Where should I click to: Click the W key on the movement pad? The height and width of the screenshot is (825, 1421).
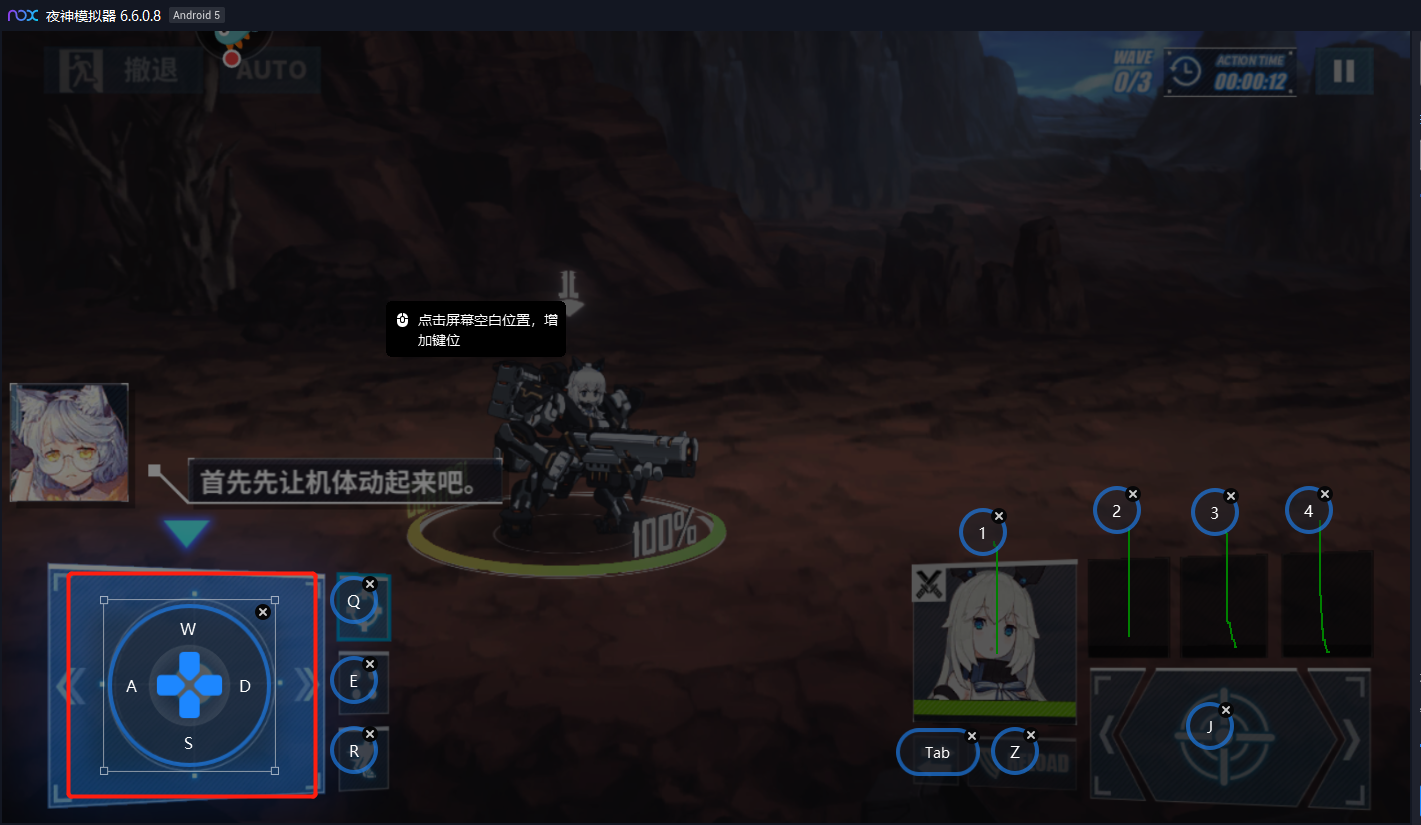click(x=188, y=629)
